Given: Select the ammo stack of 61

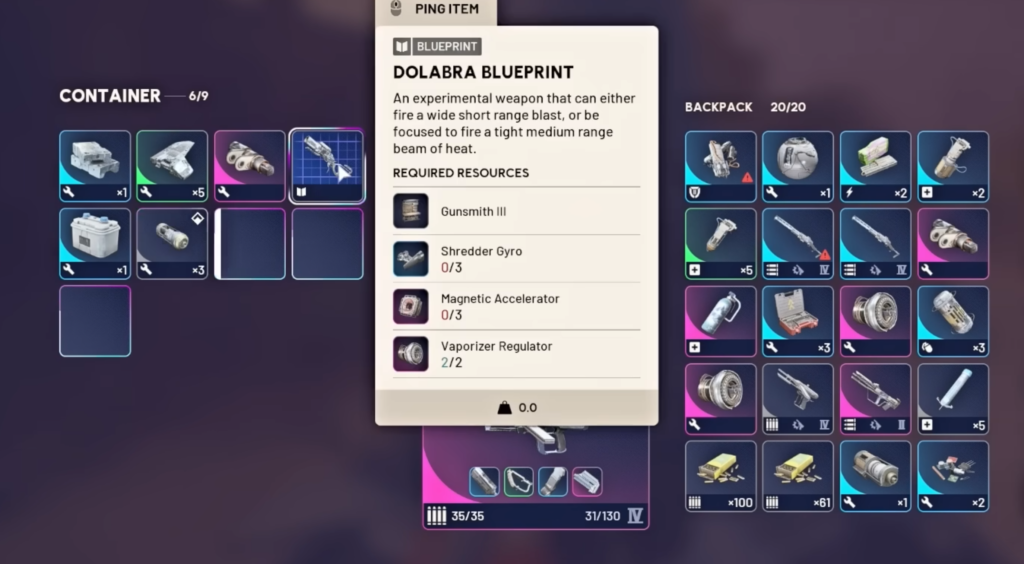Looking at the screenshot, I should pyautogui.click(x=798, y=476).
